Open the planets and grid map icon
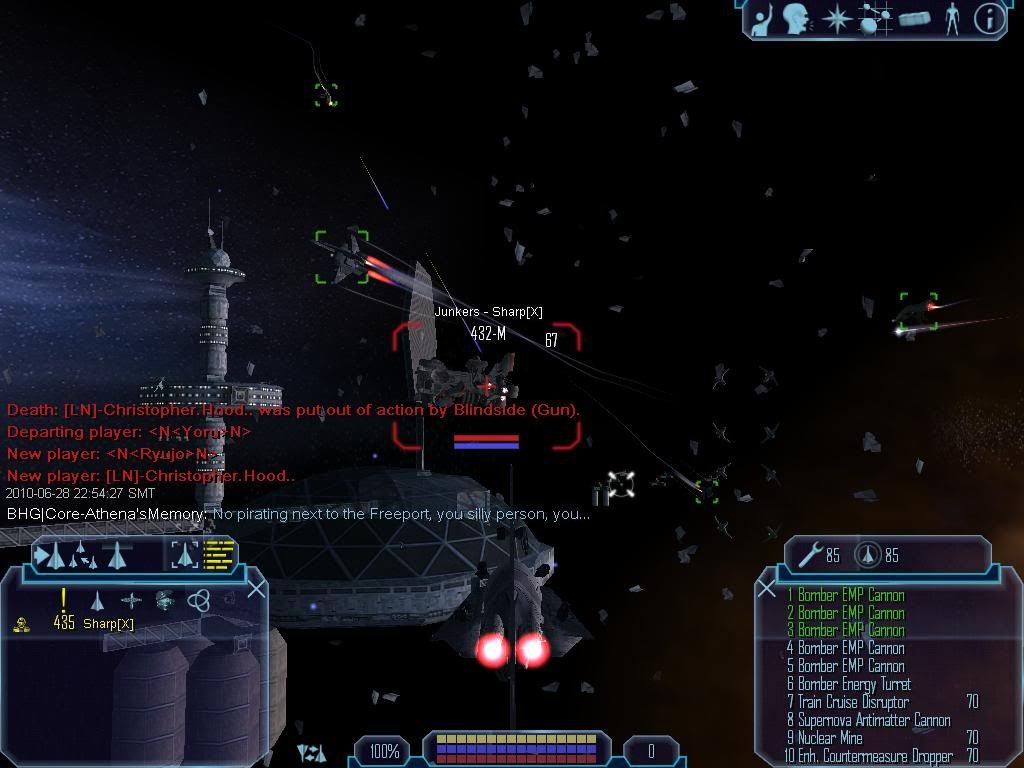Image resolution: width=1024 pixels, height=768 pixels. click(875, 19)
